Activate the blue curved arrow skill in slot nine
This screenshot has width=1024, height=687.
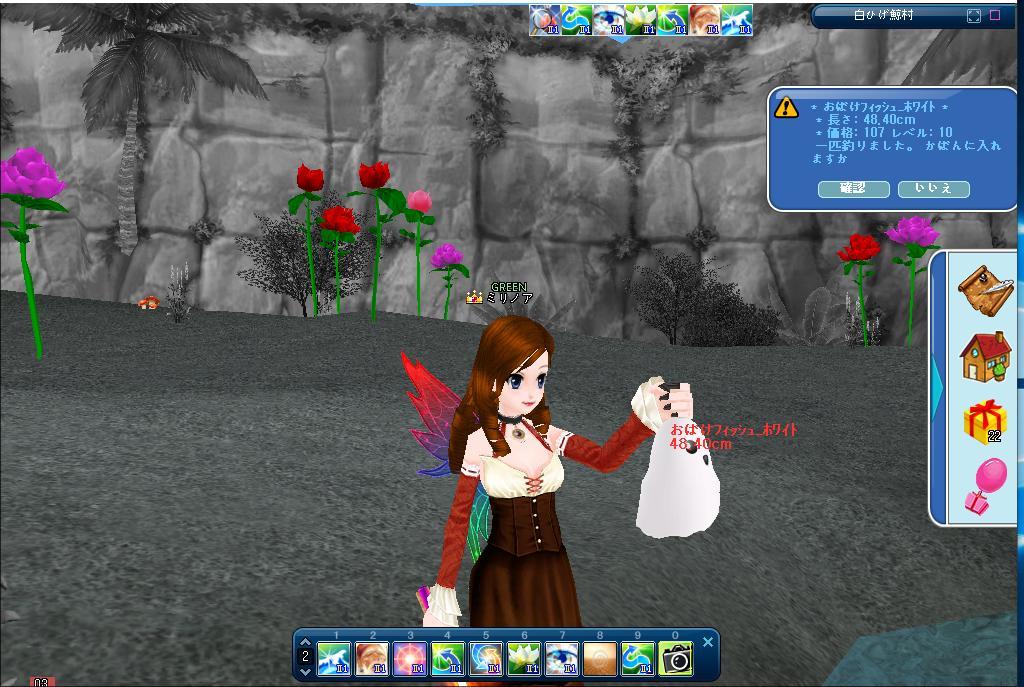(637, 659)
